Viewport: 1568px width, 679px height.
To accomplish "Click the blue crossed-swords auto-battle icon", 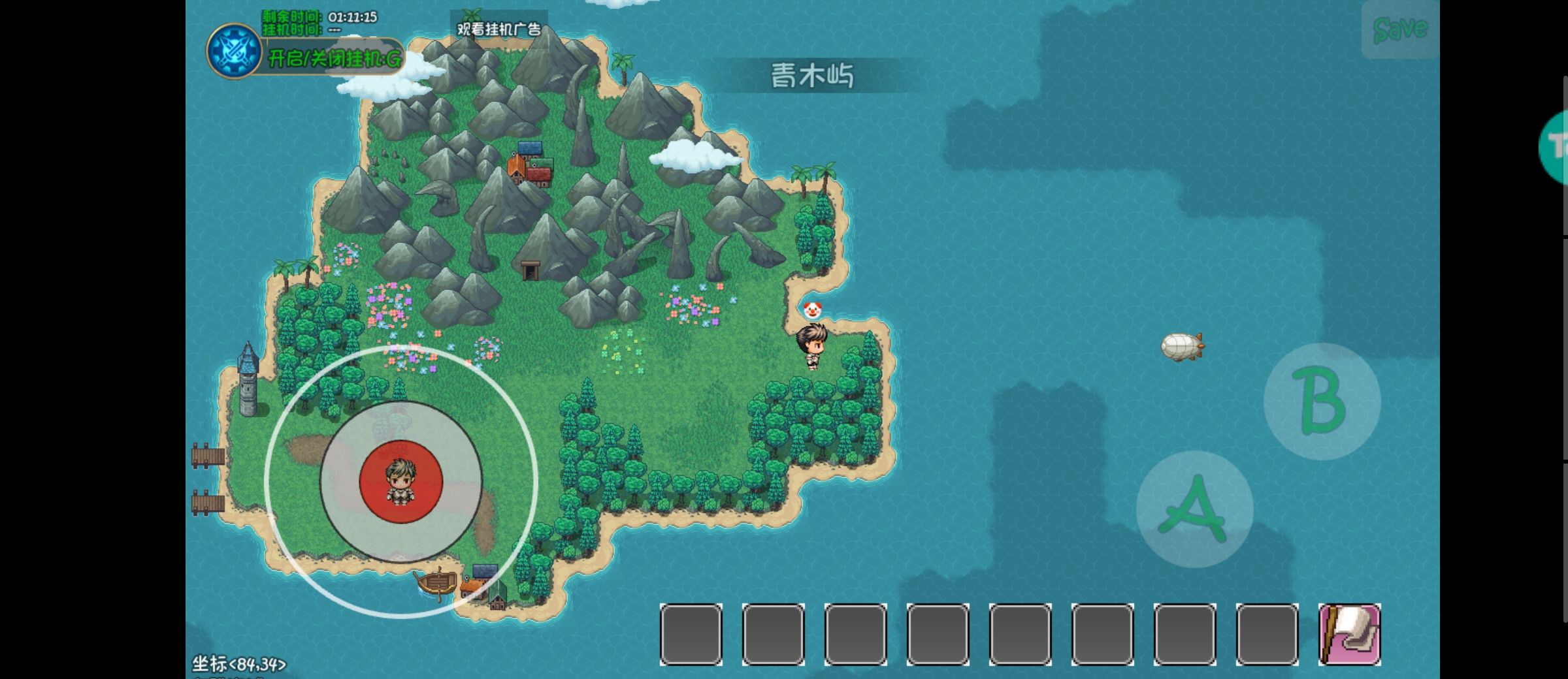I will coord(234,51).
